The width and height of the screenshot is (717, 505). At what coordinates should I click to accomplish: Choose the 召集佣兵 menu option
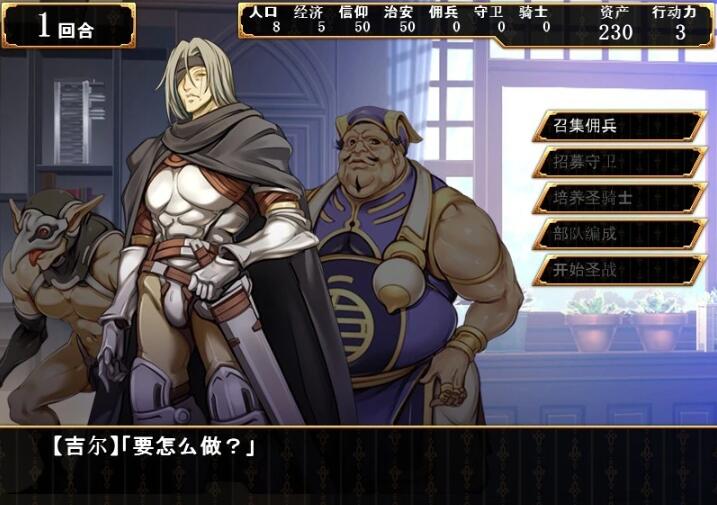pos(618,126)
